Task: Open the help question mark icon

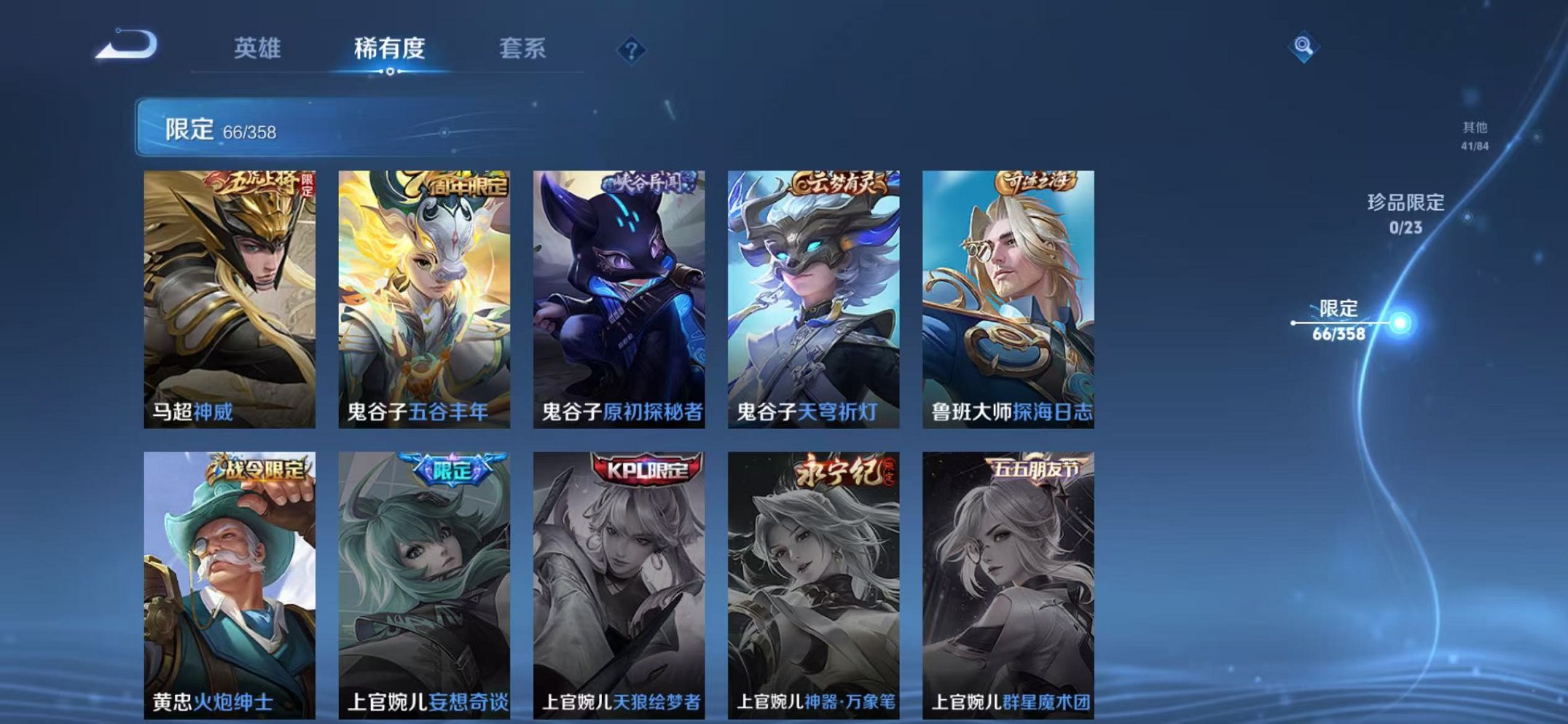Action: [631, 50]
